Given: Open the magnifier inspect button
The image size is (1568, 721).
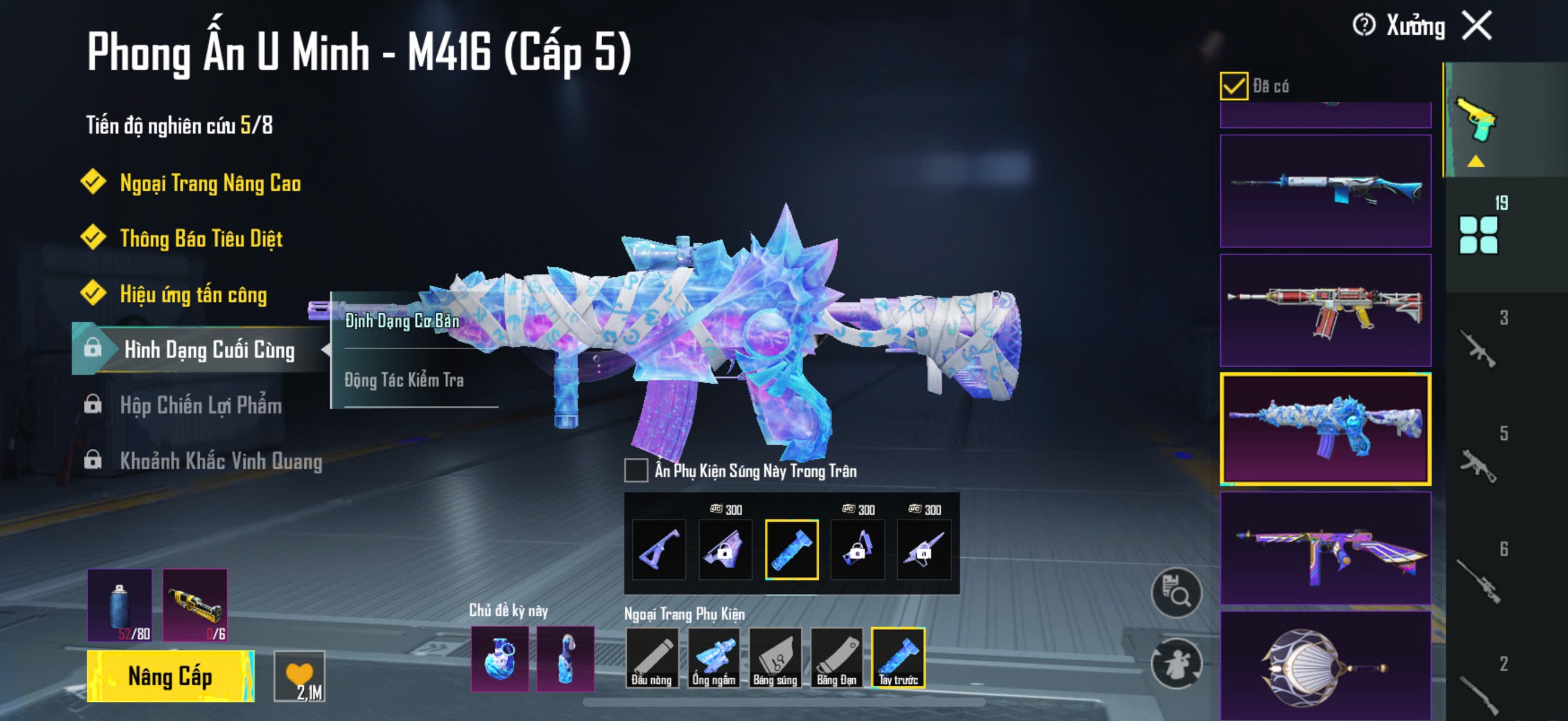Looking at the screenshot, I should click(x=1176, y=592).
